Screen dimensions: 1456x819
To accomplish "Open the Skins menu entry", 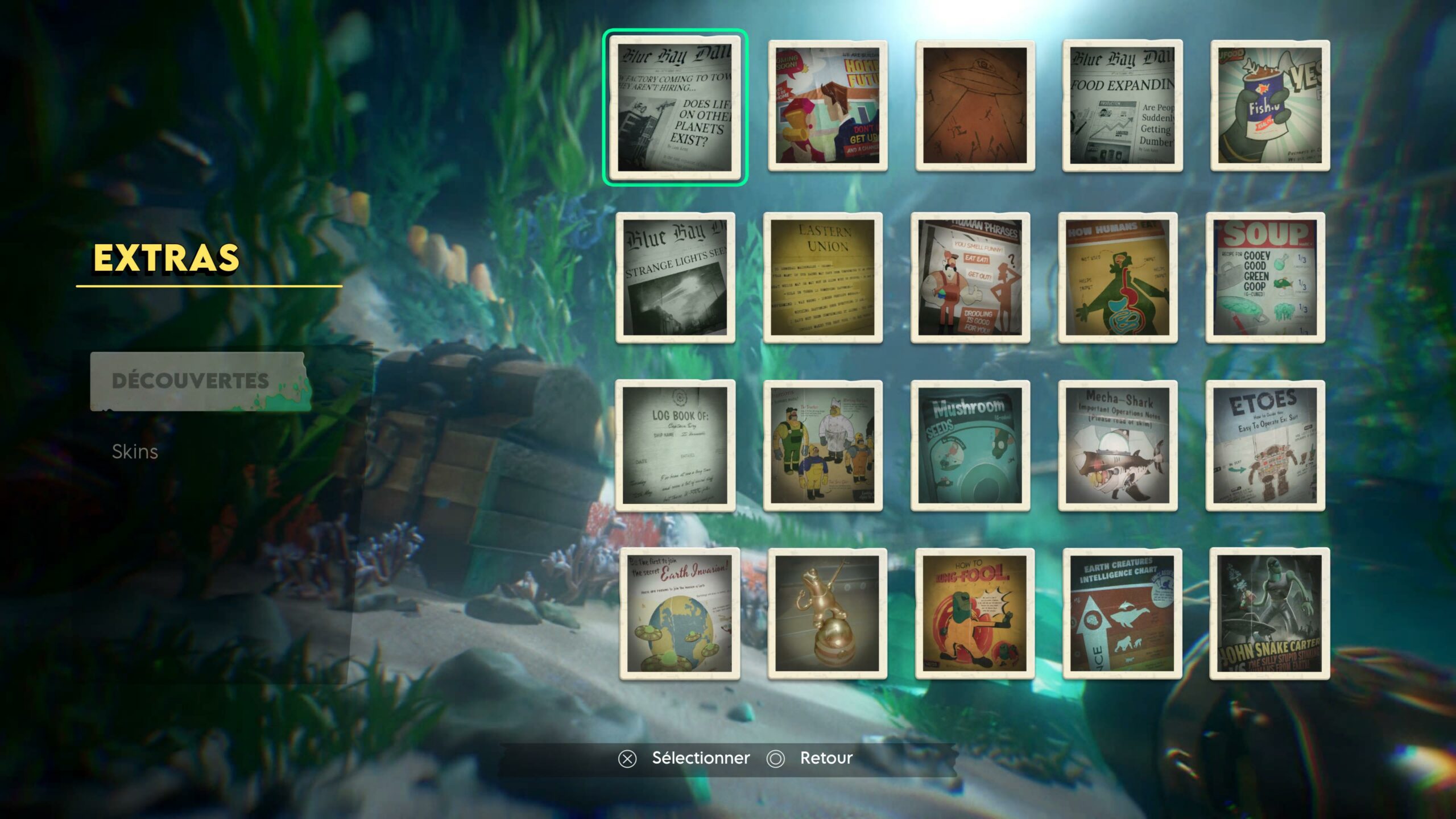I will tap(135, 452).
